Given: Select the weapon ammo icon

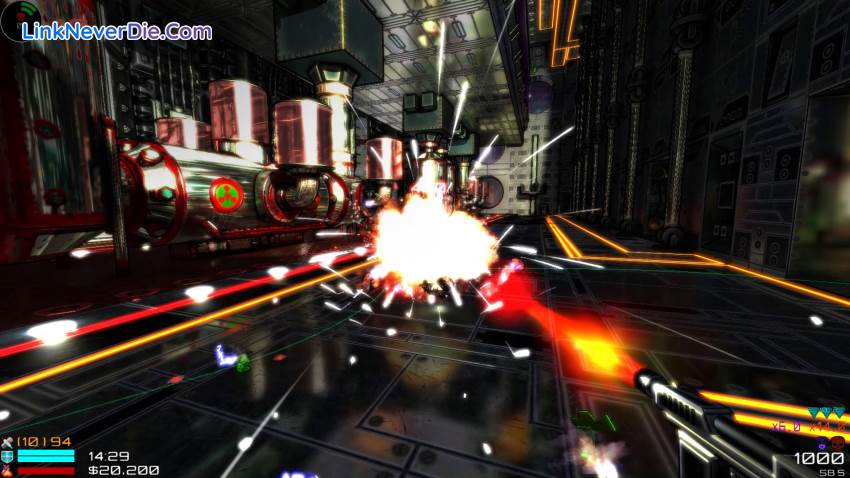Looking at the screenshot, I should tap(8, 441).
